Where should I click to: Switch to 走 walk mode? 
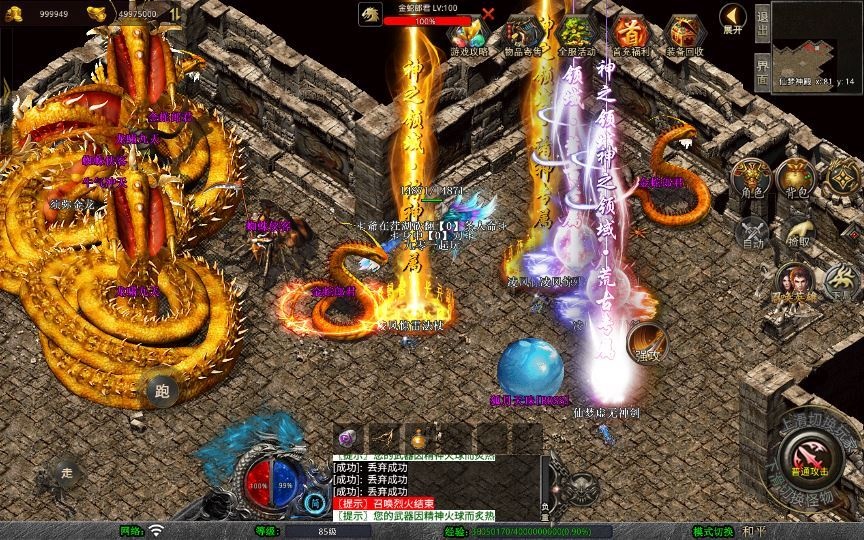[x=68, y=472]
